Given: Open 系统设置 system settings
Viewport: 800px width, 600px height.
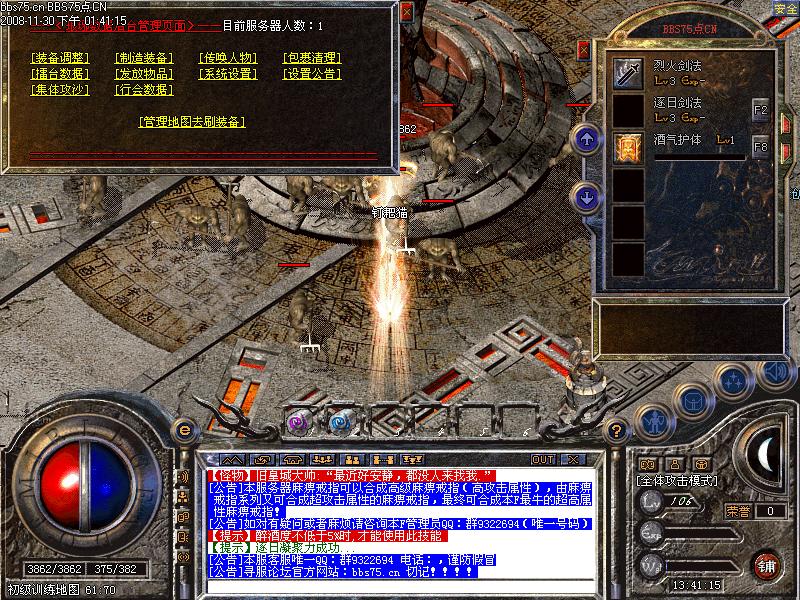Looking at the screenshot, I should [228, 74].
